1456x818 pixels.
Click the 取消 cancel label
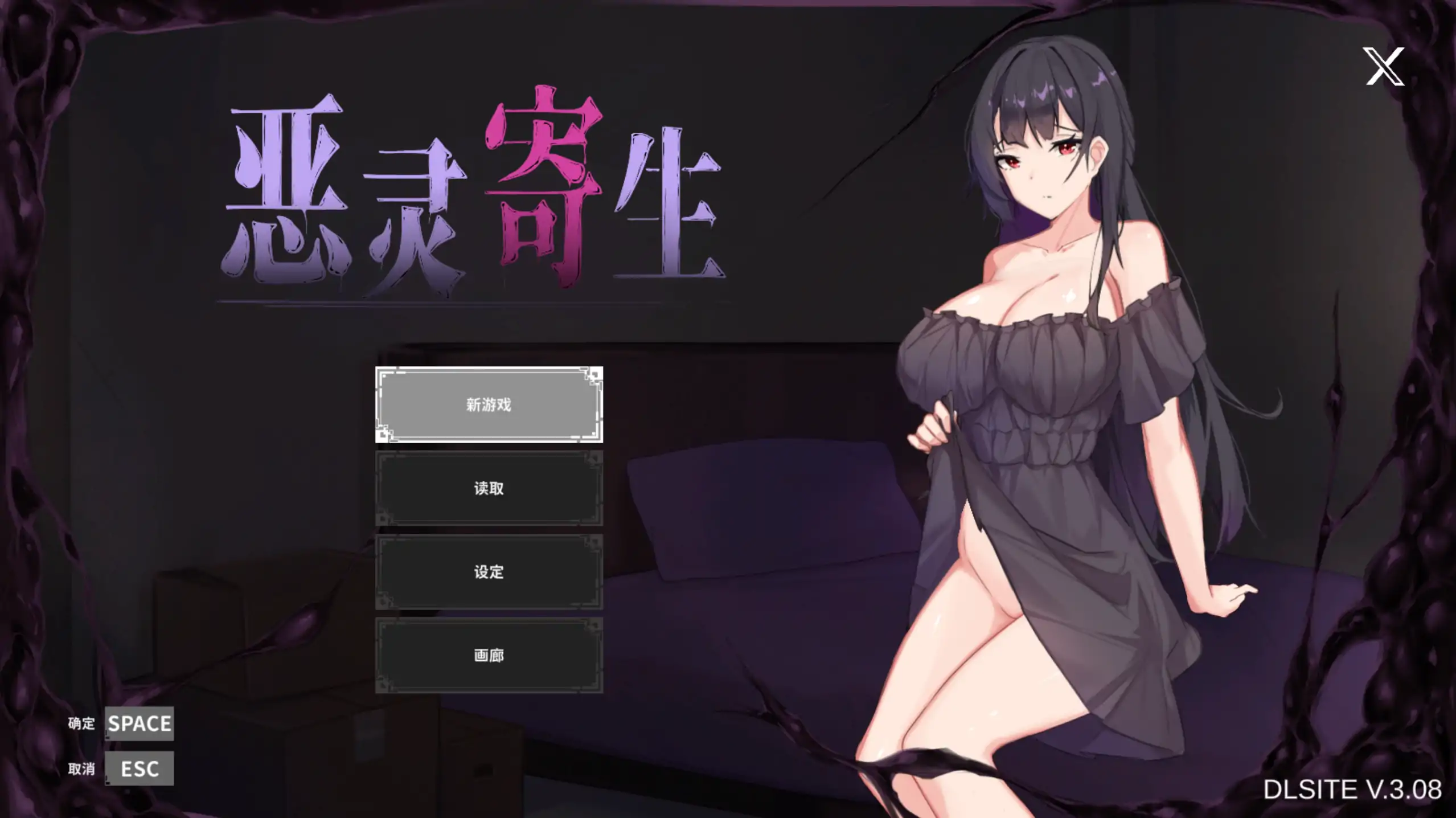pyautogui.click(x=81, y=769)
